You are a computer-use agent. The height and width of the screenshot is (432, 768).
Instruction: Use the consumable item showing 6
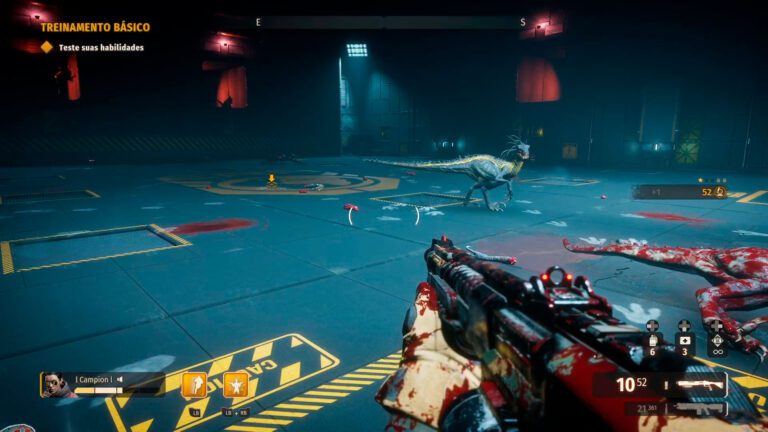653,343
